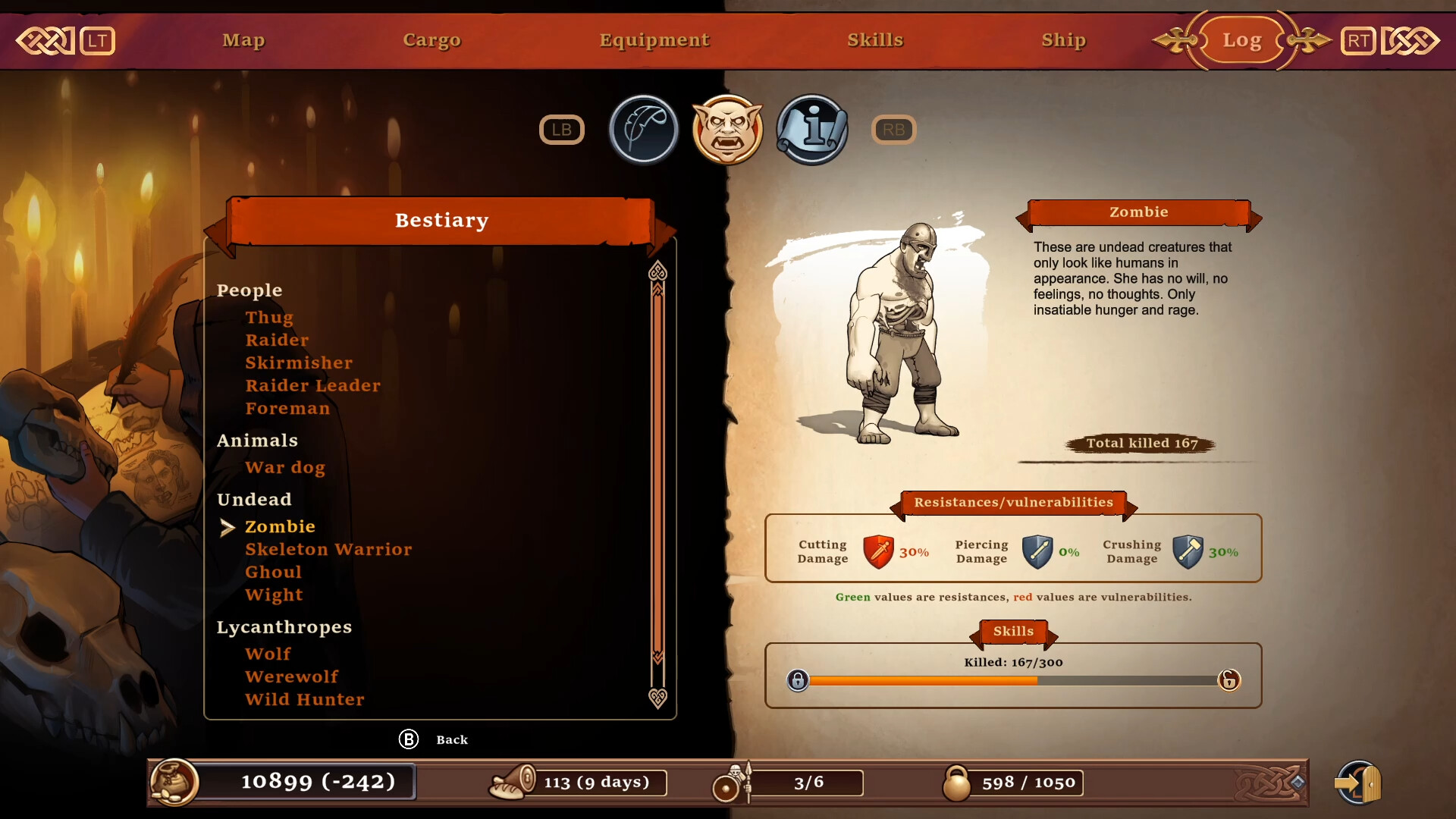Screen dimensions: 1456x819
Task: Select the monster face bestiary icon
Action: (x=727, y=130)
